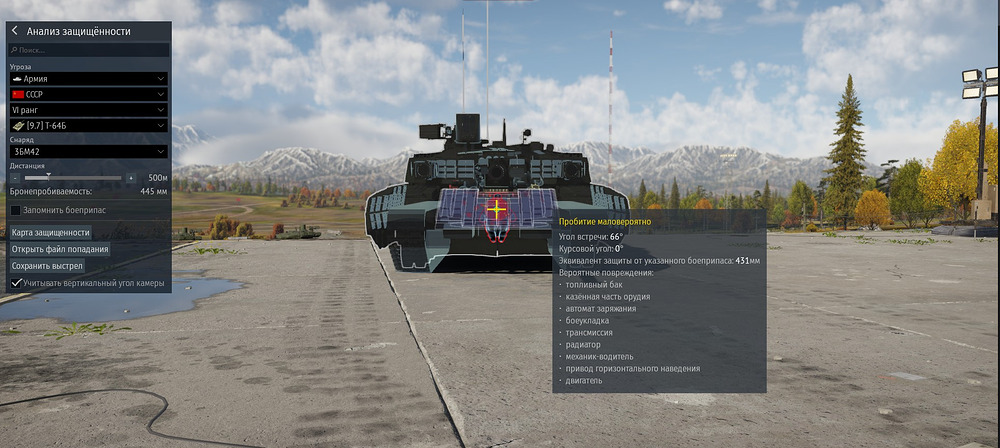Viewport: 1000px width, 448px height.
Task: Go back from Анализ защищённости screen
Action: tap(15, 31)
